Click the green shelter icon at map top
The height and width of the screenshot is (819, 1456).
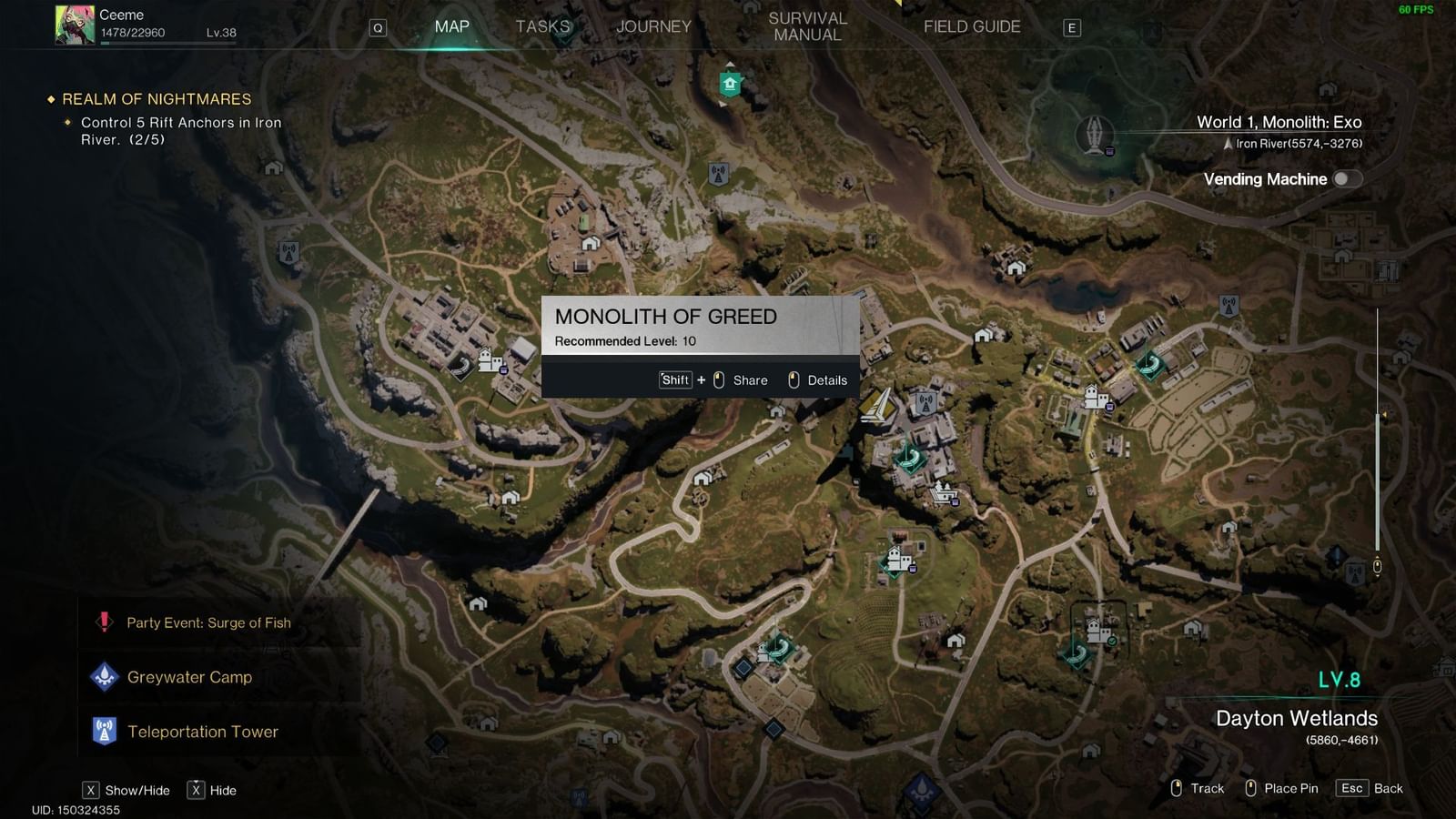tap(728, 84)
